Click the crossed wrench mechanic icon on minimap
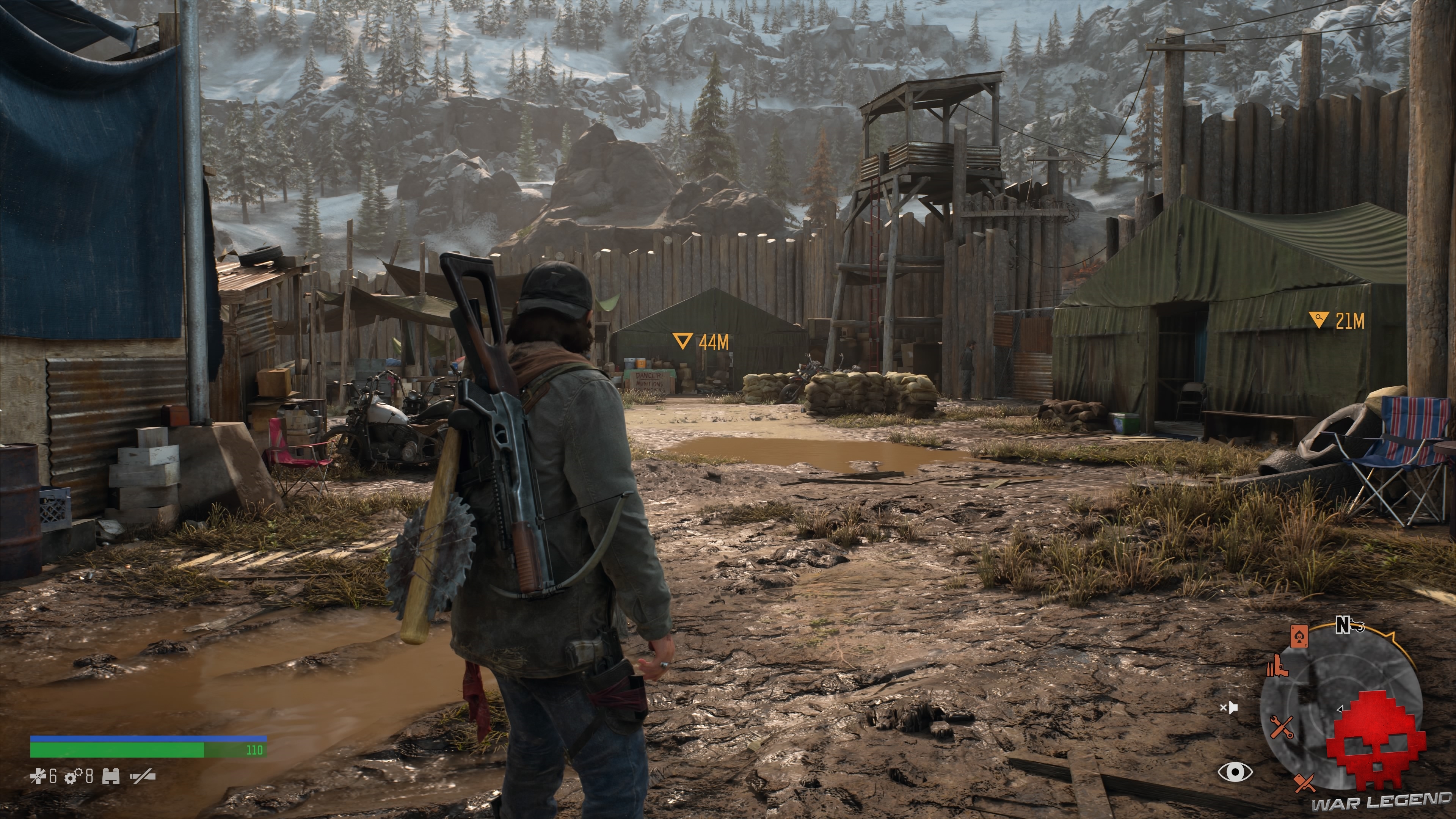 [x=1282, y=728]
